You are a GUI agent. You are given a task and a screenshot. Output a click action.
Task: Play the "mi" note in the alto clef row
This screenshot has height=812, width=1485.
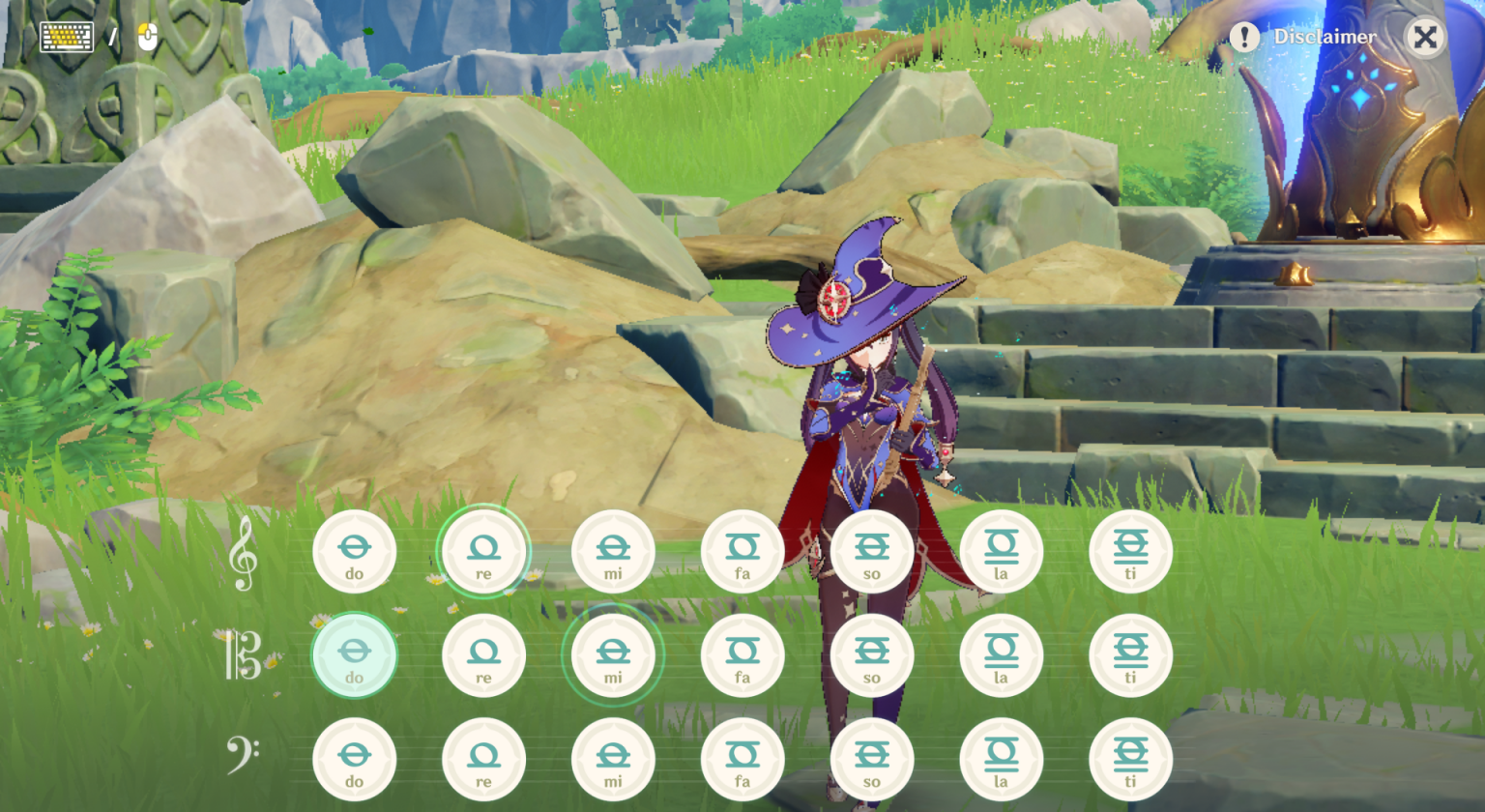614,654
